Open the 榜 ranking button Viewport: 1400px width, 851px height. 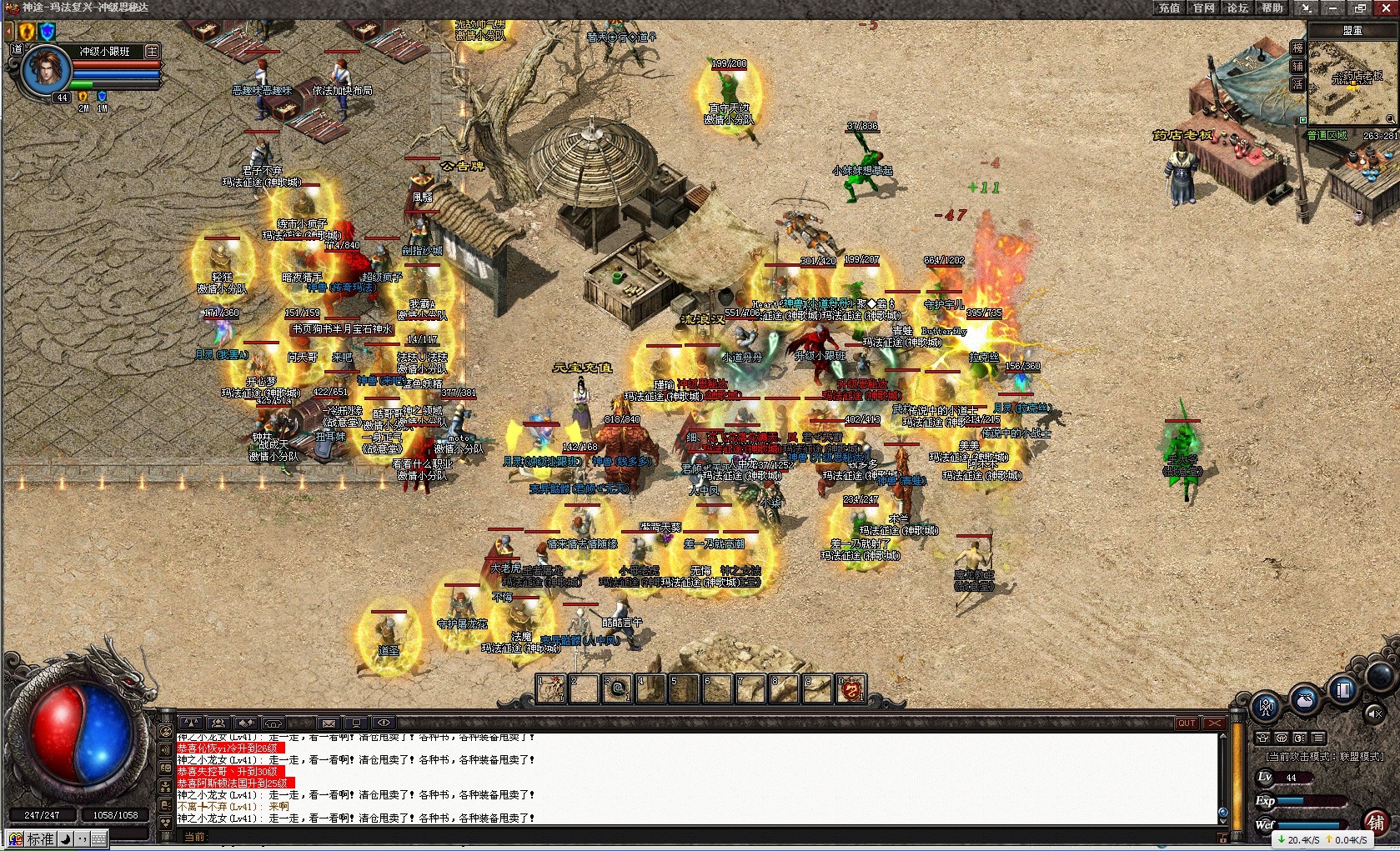tap(1297, 48)
